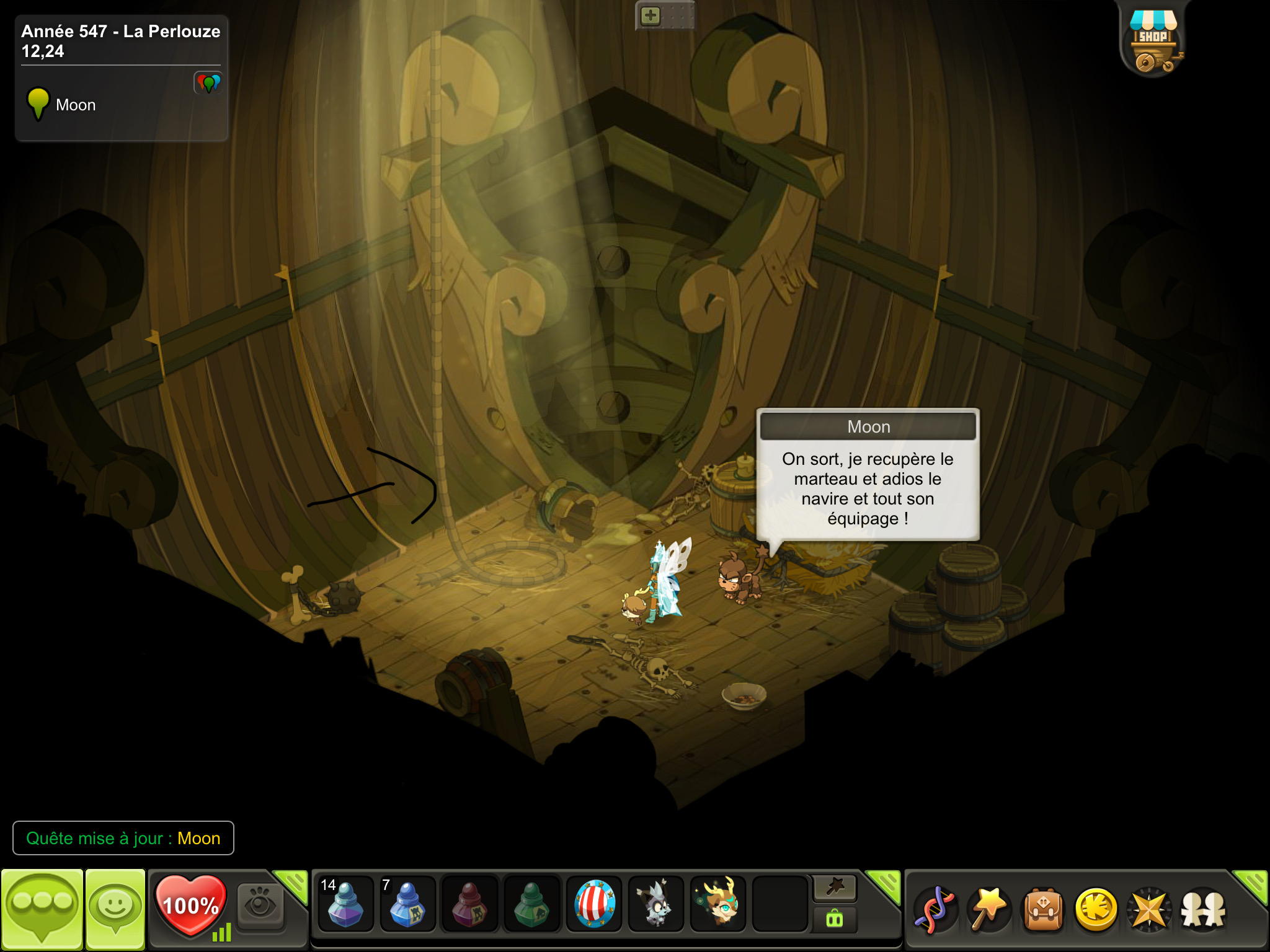Open the backpack inventory
This screenshot has height=952, width=1270.
point(1043,909)
